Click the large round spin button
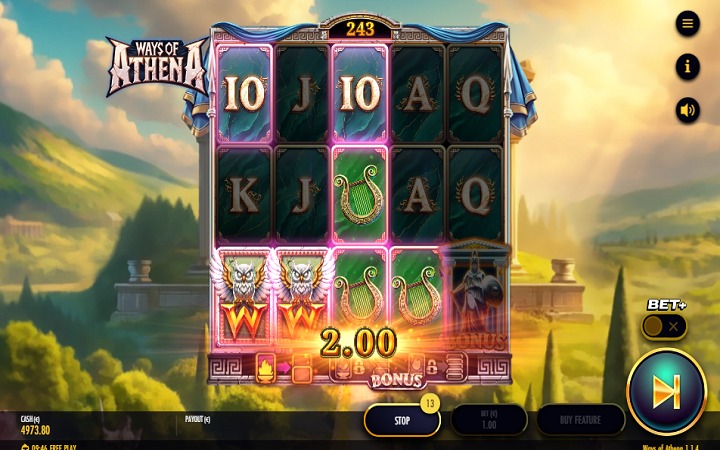Viewport: 720px width, 450px height. click(x=666, y=391)
